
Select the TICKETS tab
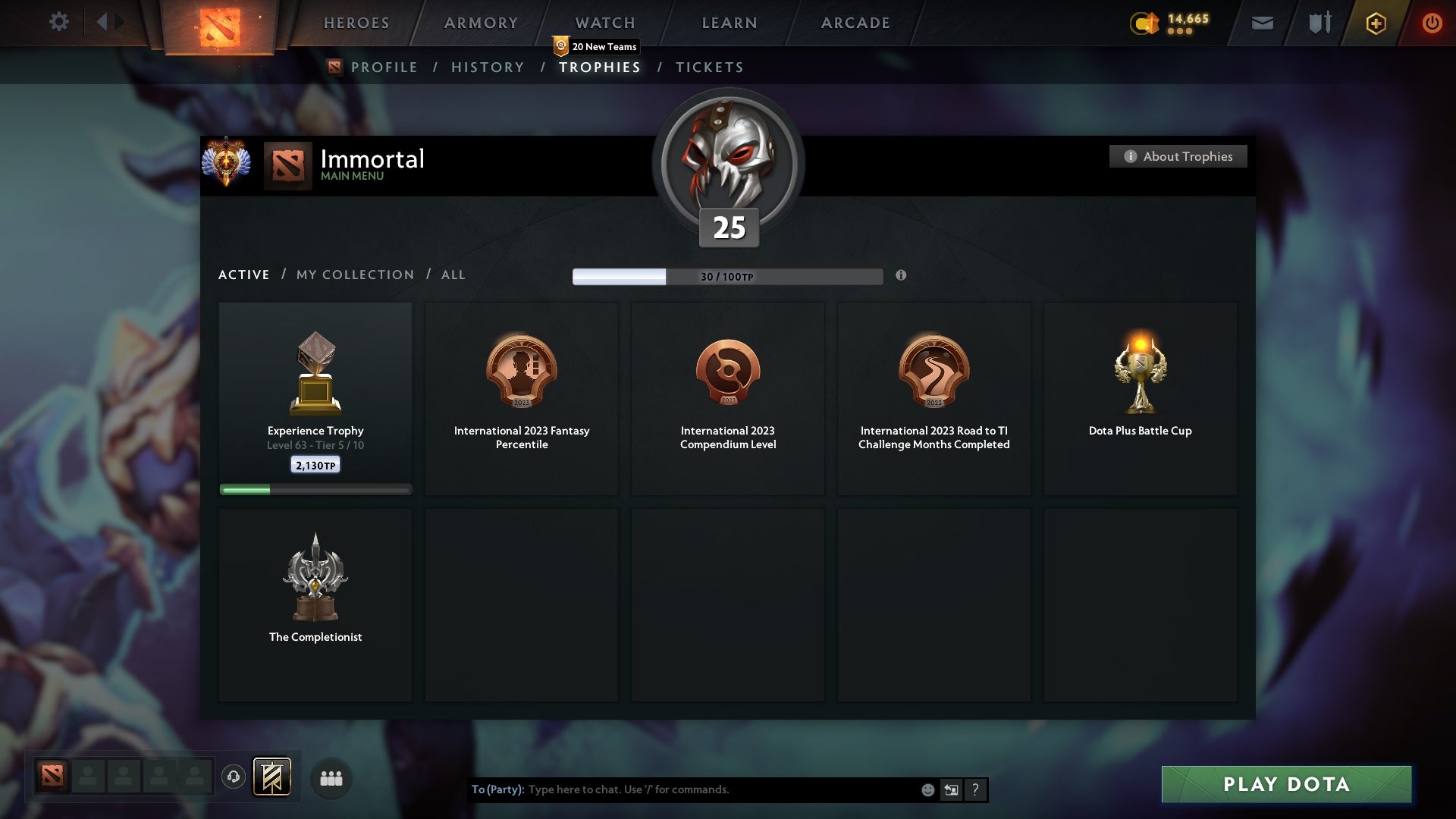pyautogui.click(x=709, y=67)
